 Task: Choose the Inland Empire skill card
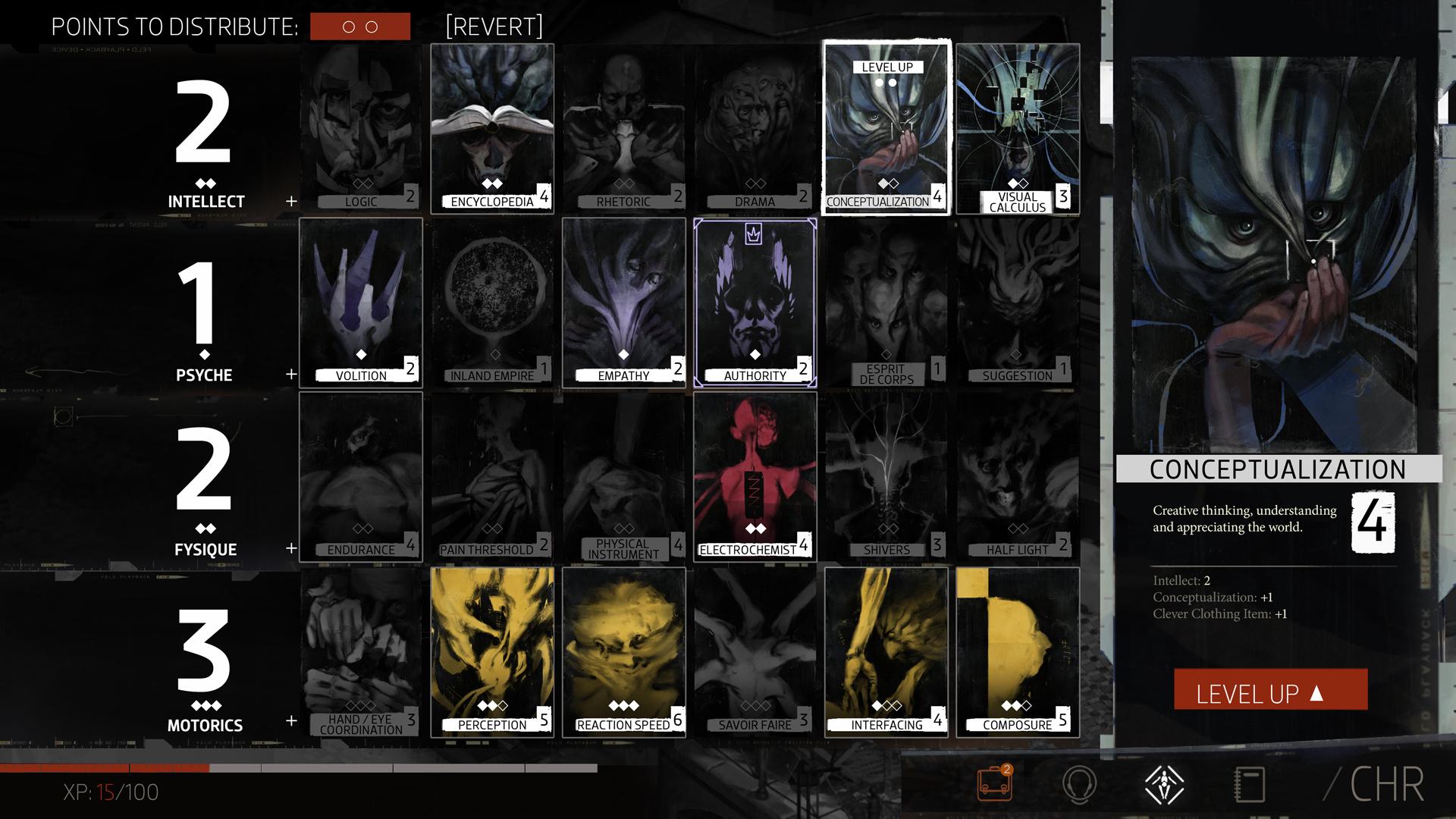click(492, 303)
